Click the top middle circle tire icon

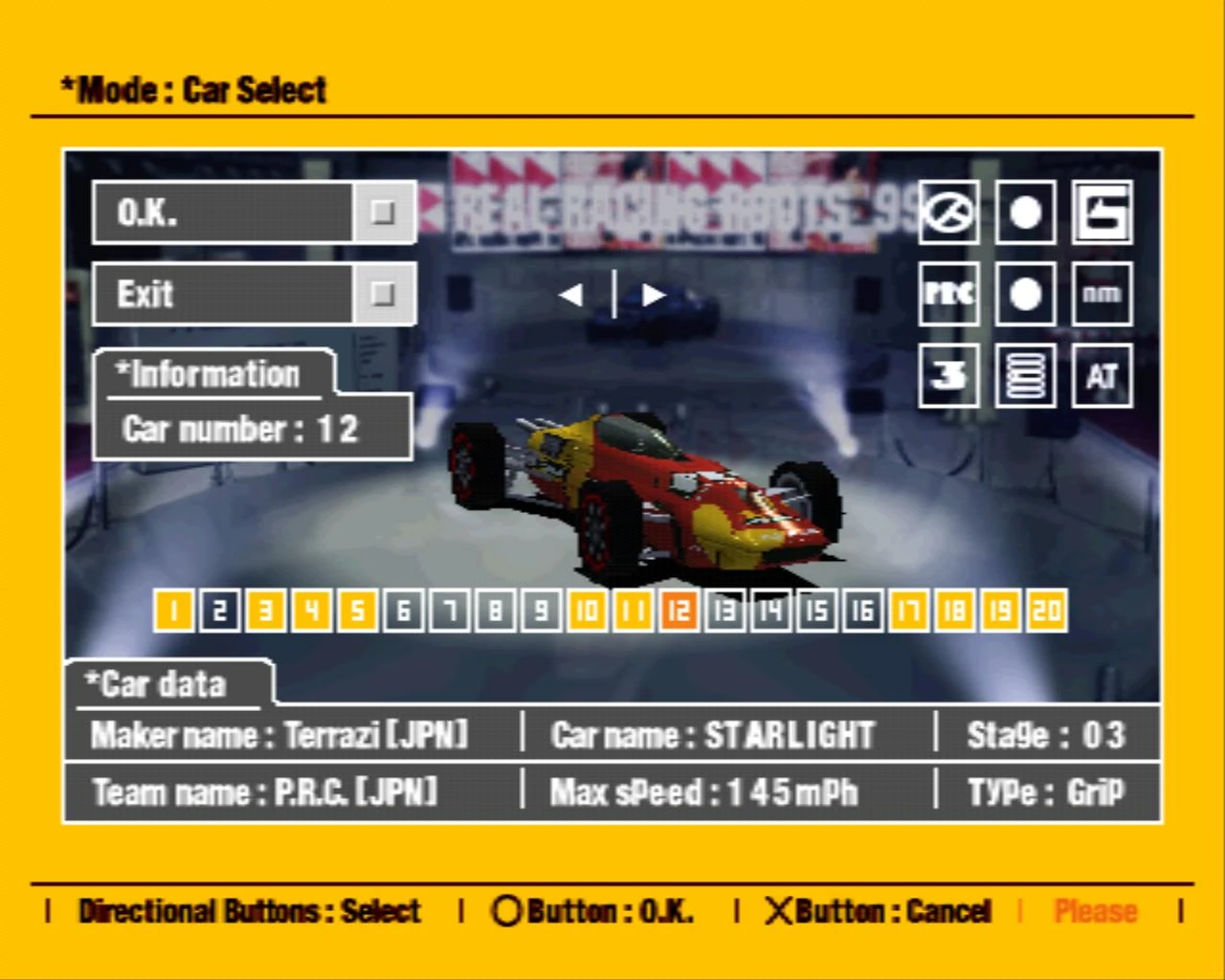[1025, 214]
